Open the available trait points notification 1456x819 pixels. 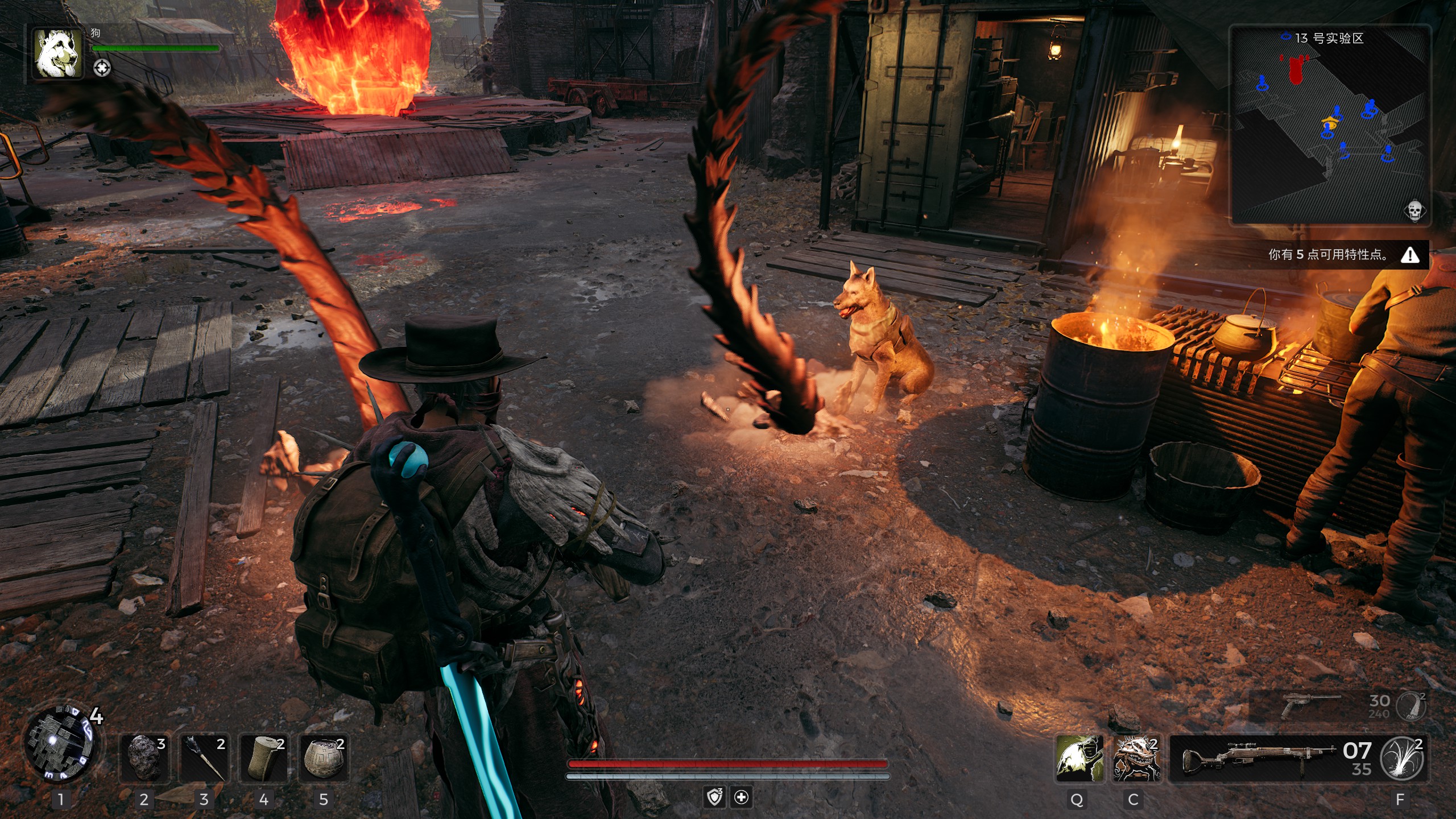pyautogui.click(x=1342, y=255)
